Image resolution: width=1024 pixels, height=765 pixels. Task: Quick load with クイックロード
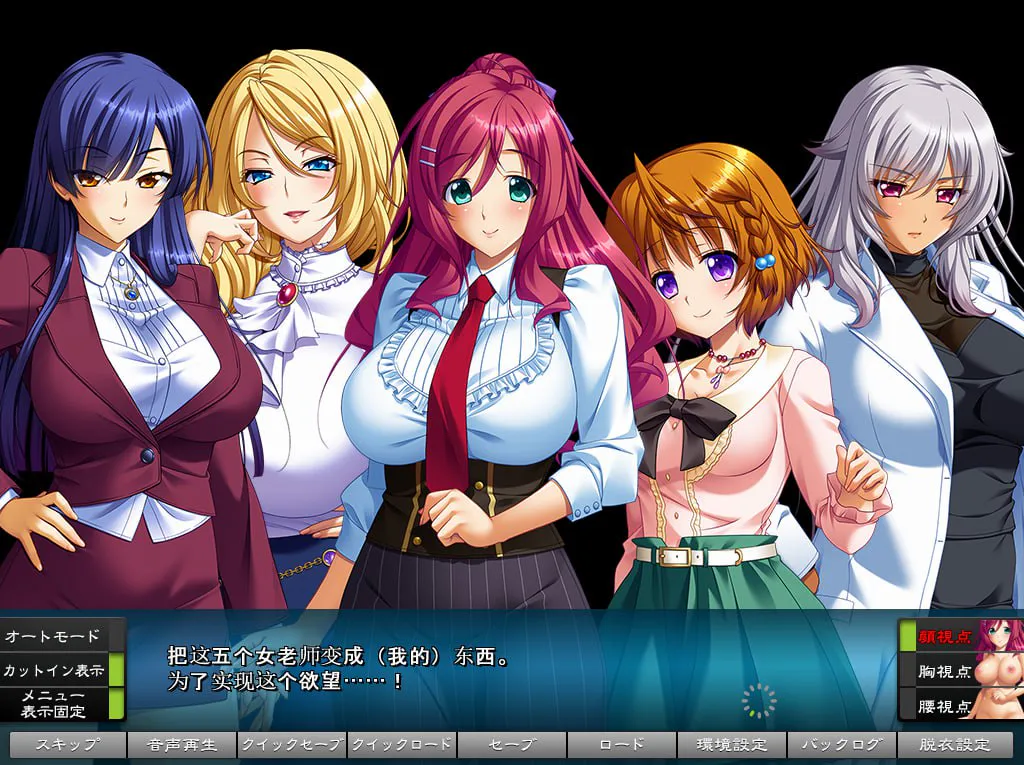coord(402,745)
